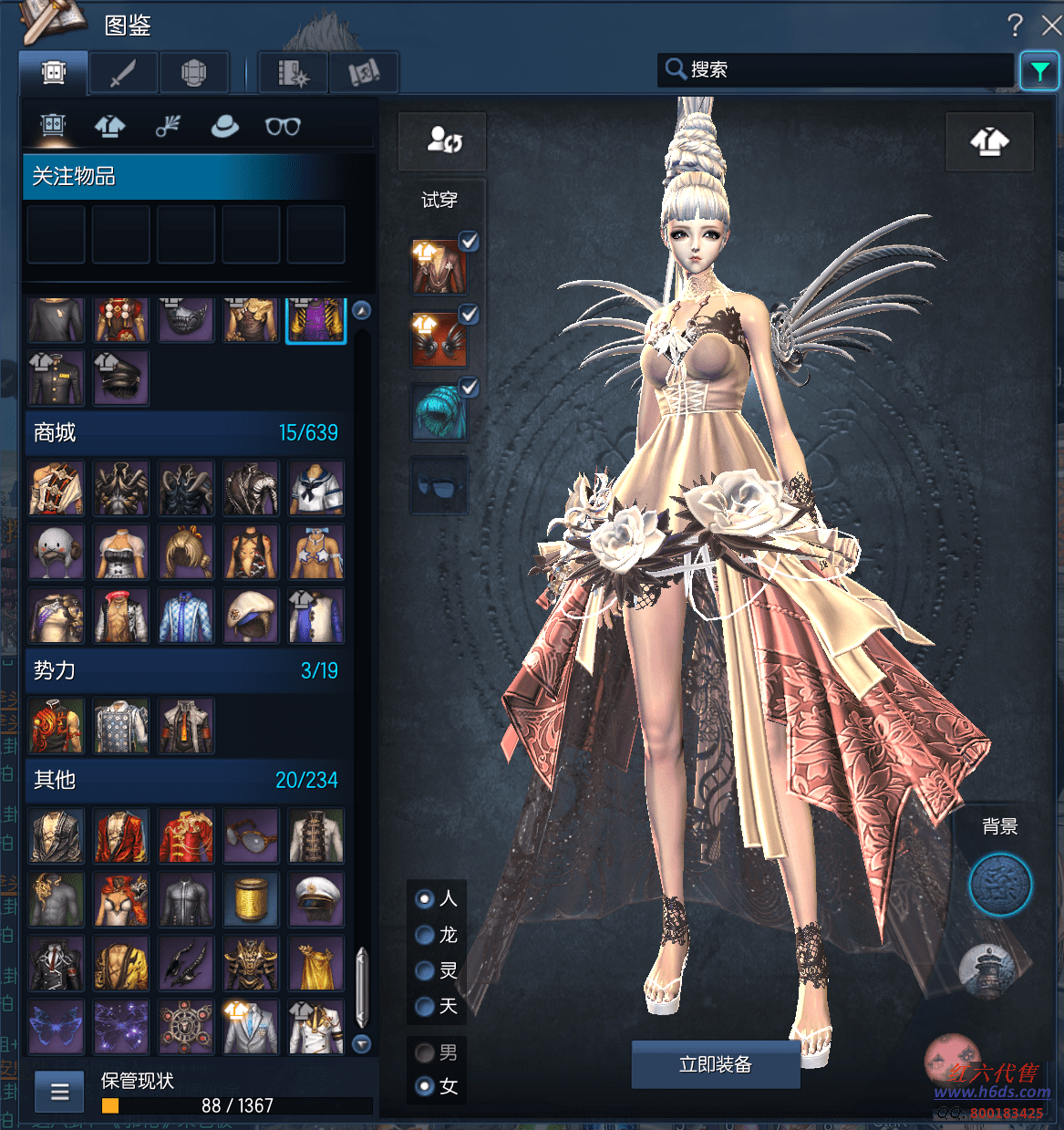Click the 立即装备 equip button

coord(715,1064)
